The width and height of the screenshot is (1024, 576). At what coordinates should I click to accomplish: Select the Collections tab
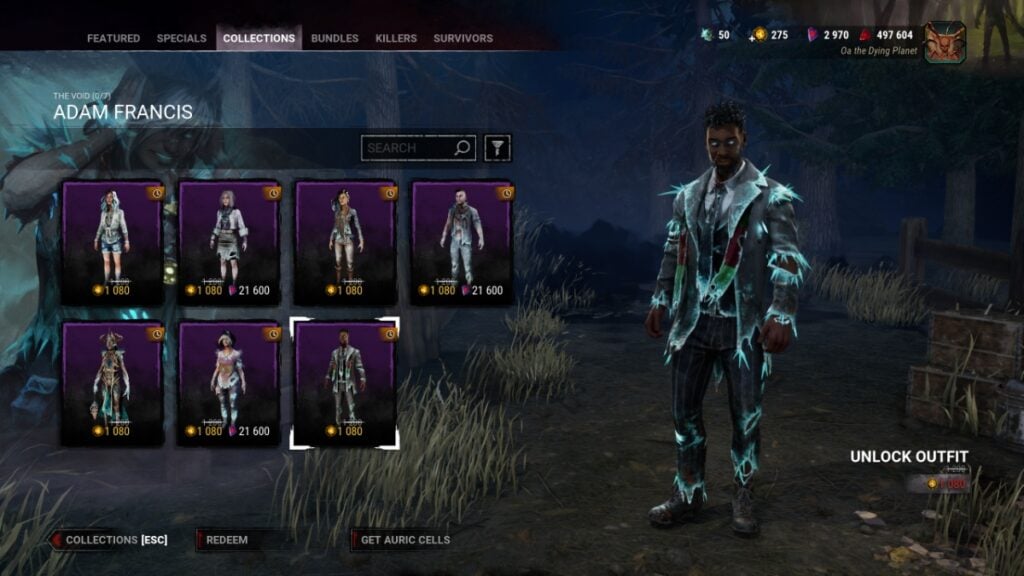(x=259, y=39)
